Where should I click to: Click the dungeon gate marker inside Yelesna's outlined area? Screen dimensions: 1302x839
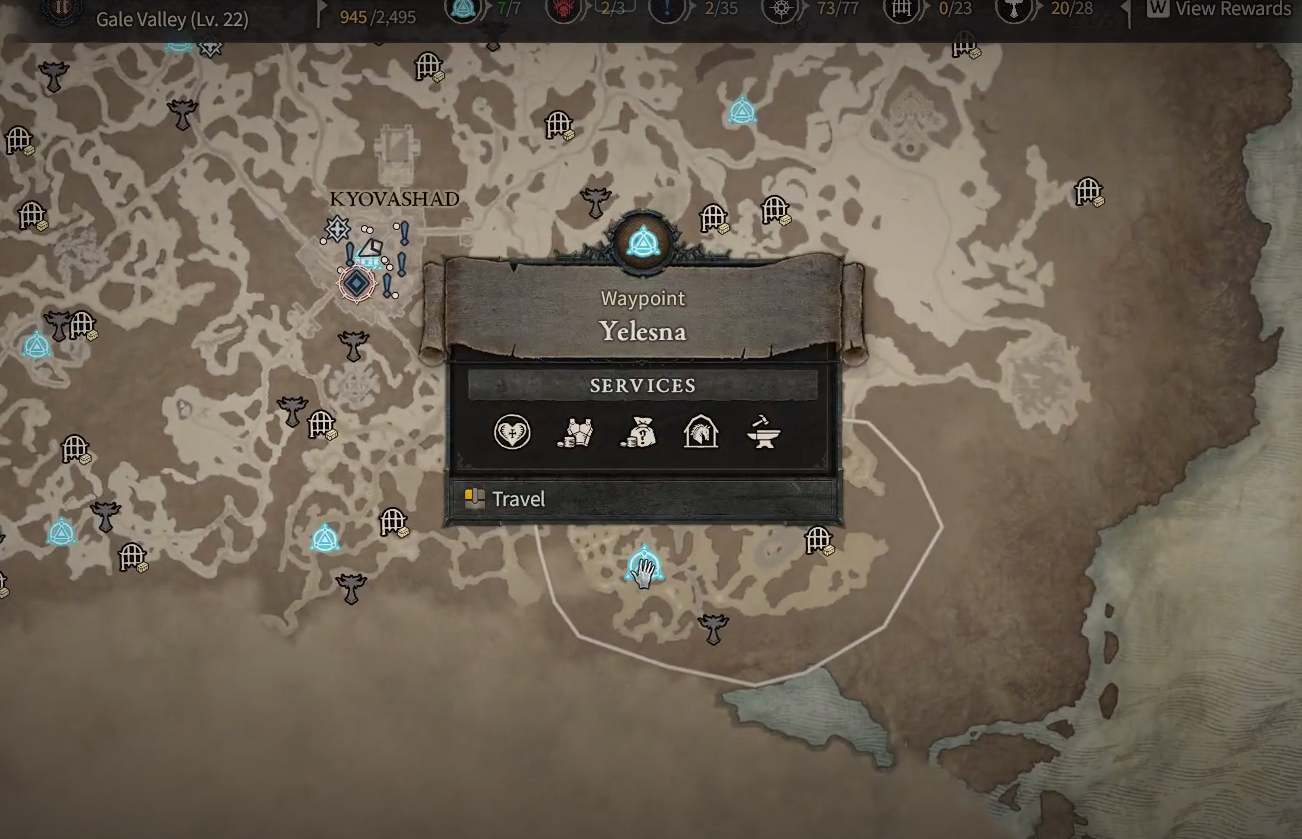[819, 540]
